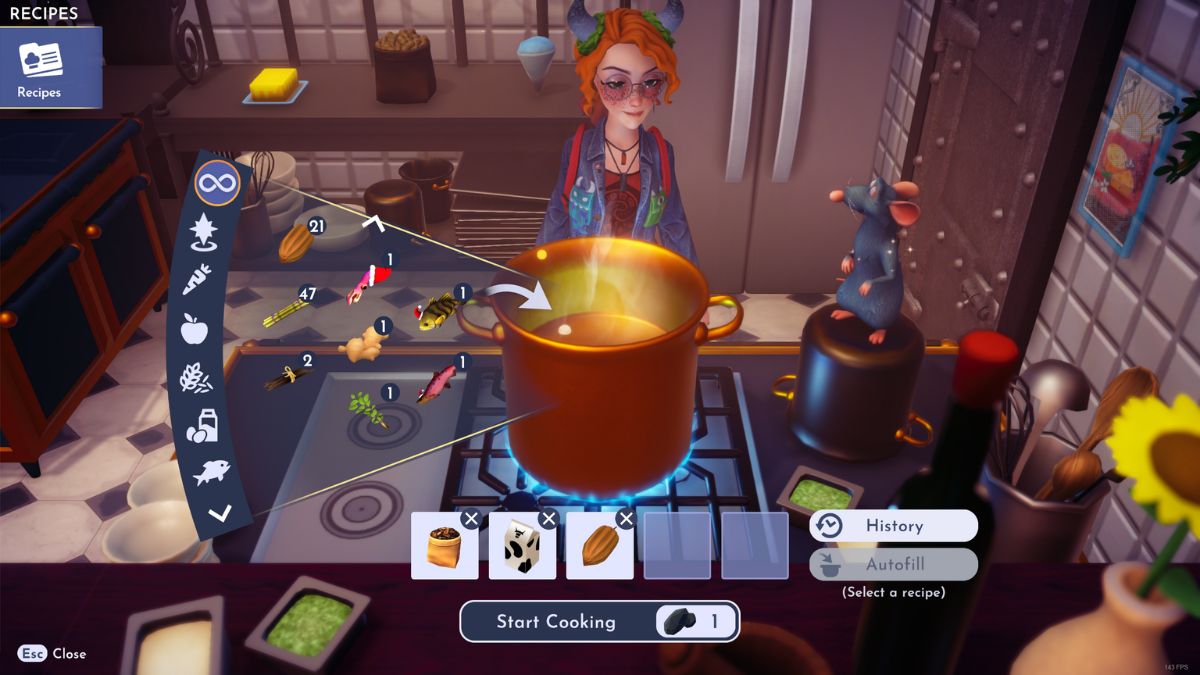Expand filters with the bottom chevron
The height and width of the screenshot is (675, 1200).
coord(219,514)
